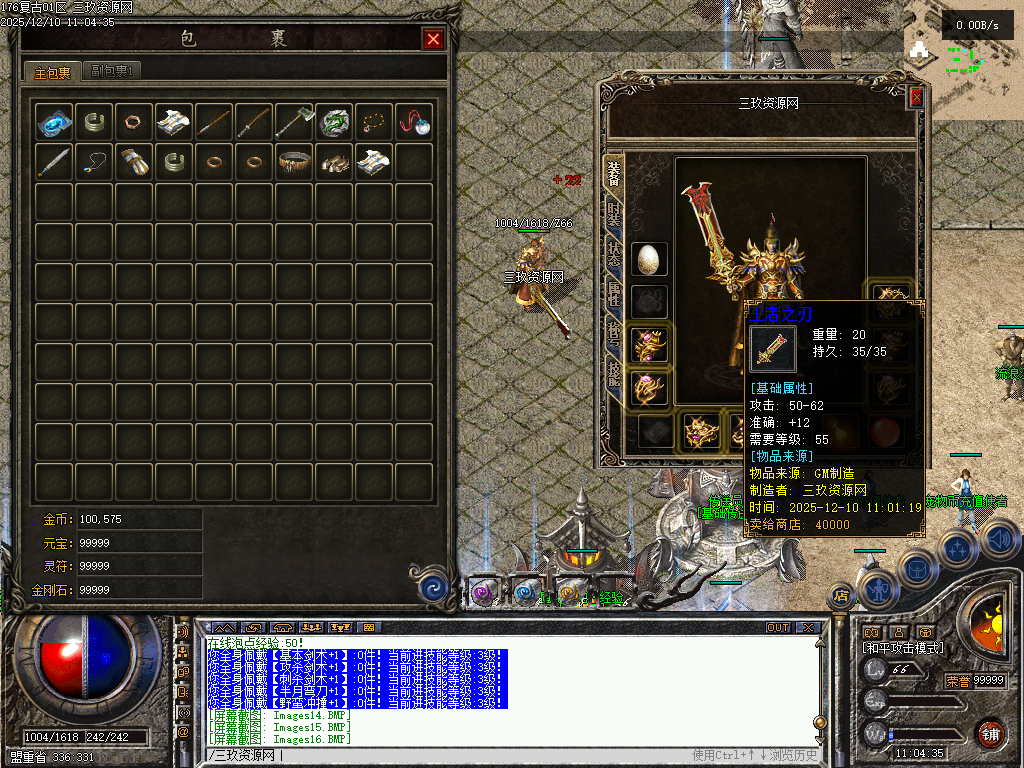Select the pair of boots in the bag
The height and width of the screenshot is (768, 1024).
pos(334,162)
